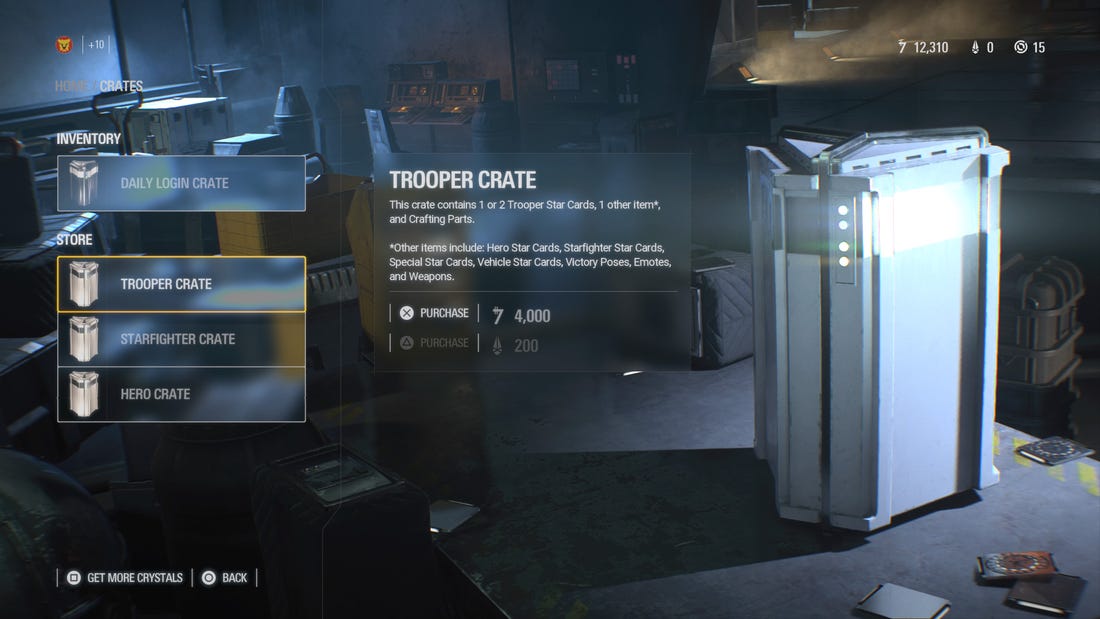Open Get More Crystals
Screen dimensions: 1100x619
coord(125,577)
